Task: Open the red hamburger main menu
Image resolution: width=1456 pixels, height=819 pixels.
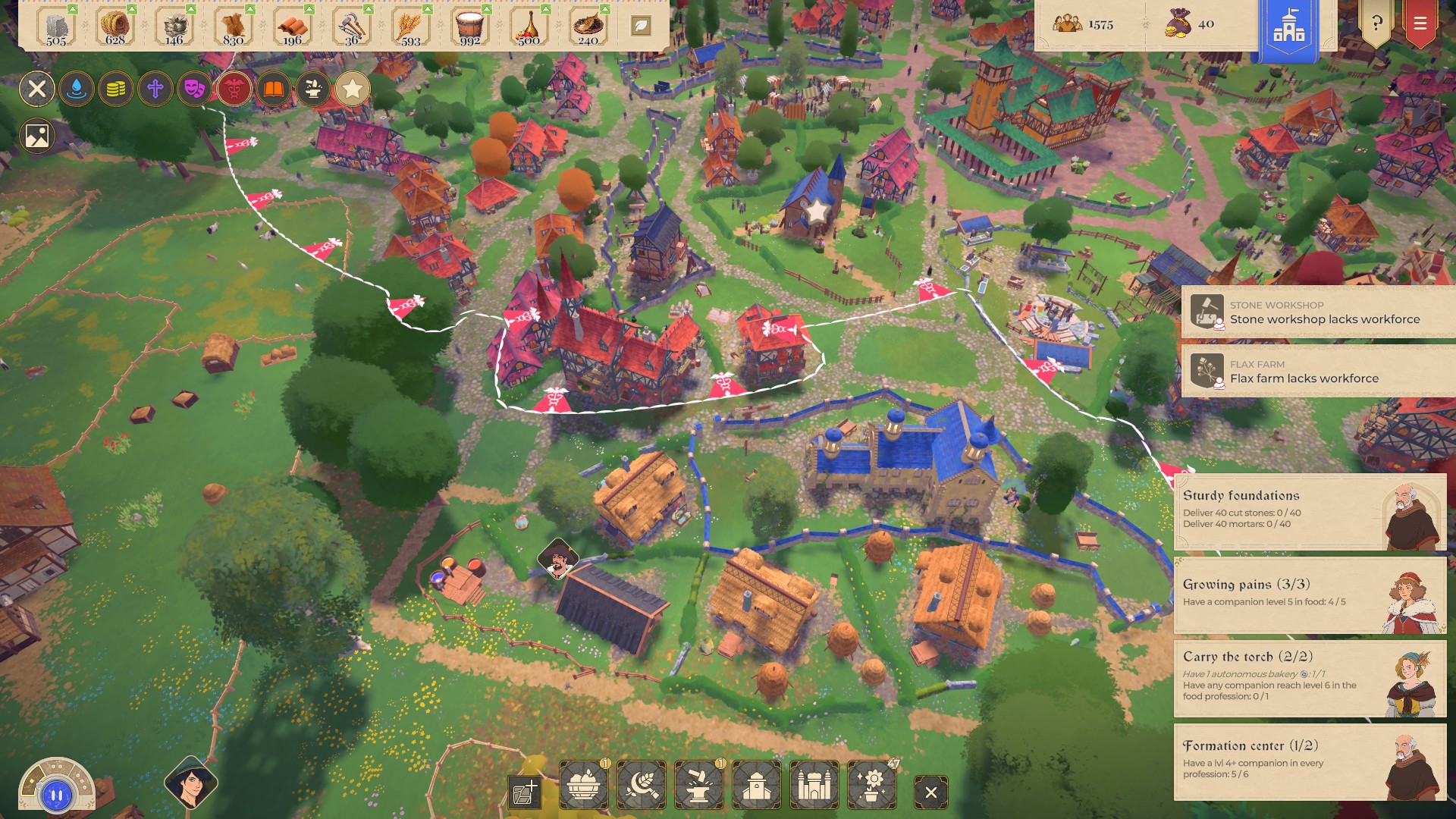Action: tap(1420, 24)
